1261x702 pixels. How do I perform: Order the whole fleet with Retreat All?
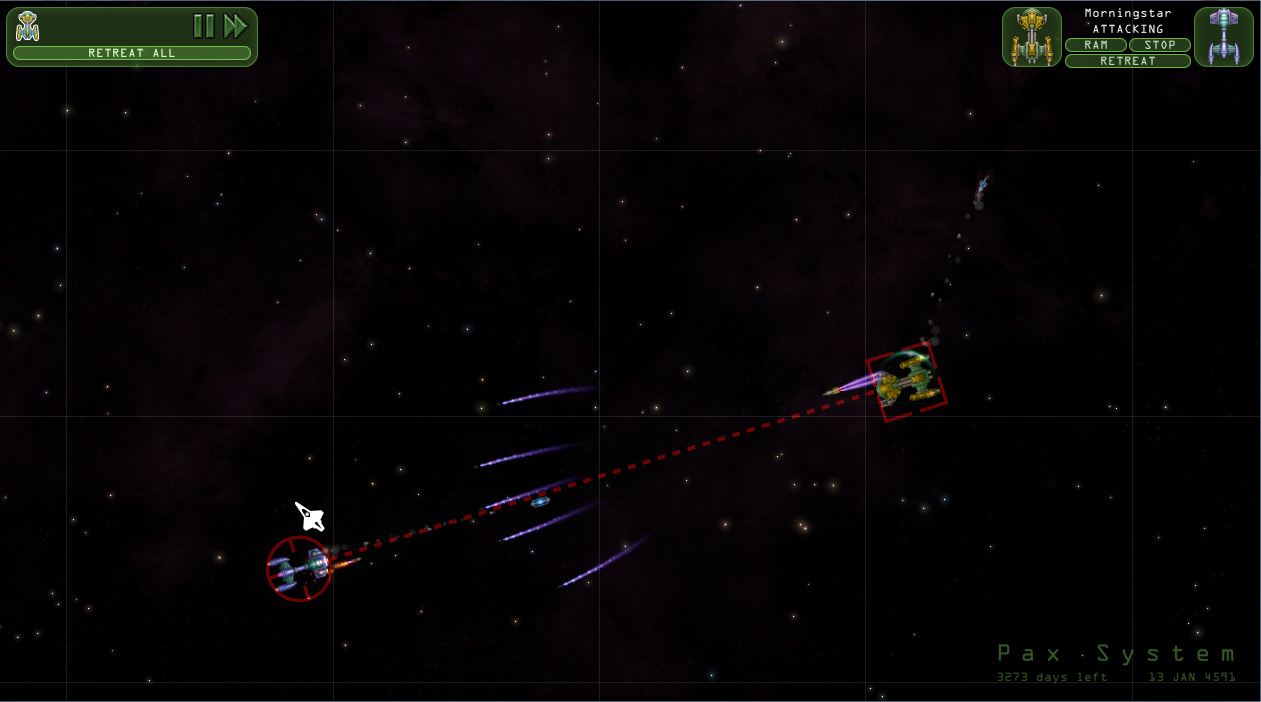tap(132, 53)
